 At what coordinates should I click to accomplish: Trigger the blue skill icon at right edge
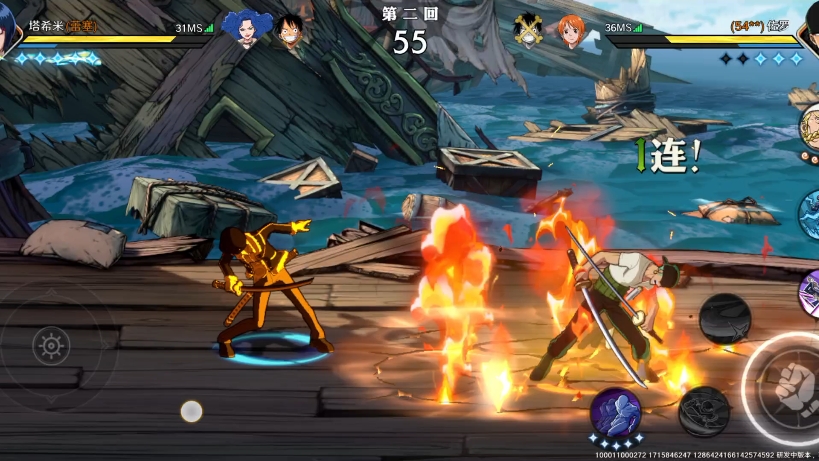tap(809, 214)
